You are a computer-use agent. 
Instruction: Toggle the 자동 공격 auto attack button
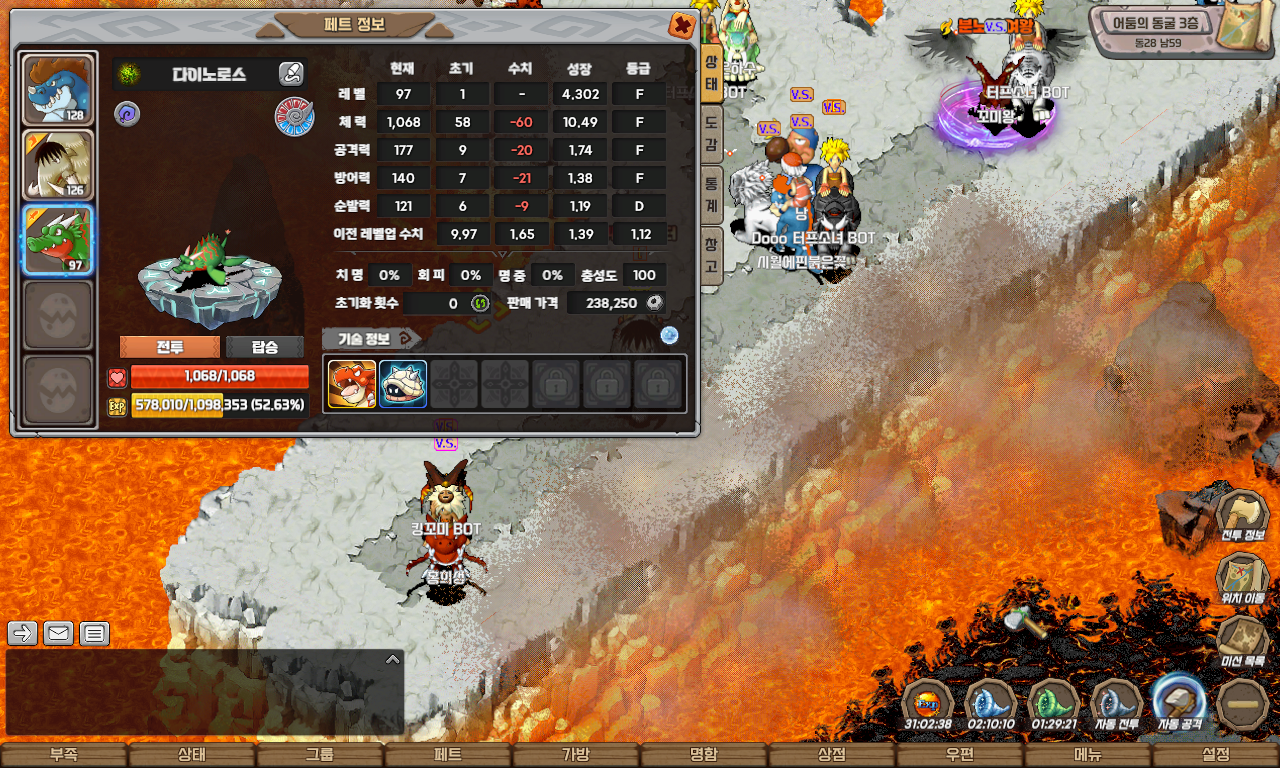(1178, 702)
